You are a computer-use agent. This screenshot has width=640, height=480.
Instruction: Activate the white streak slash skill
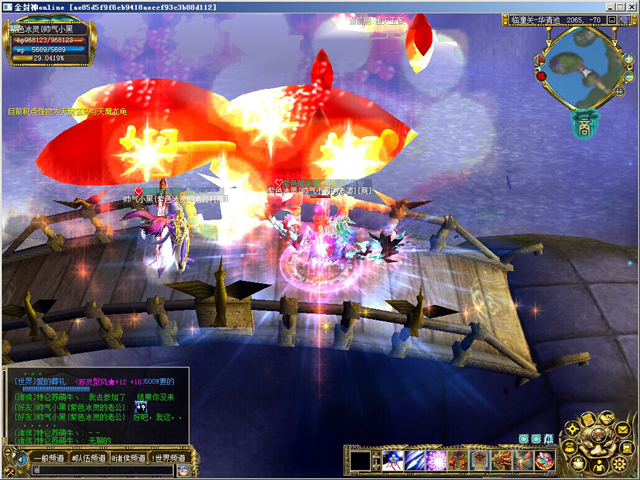click(414, 461)
